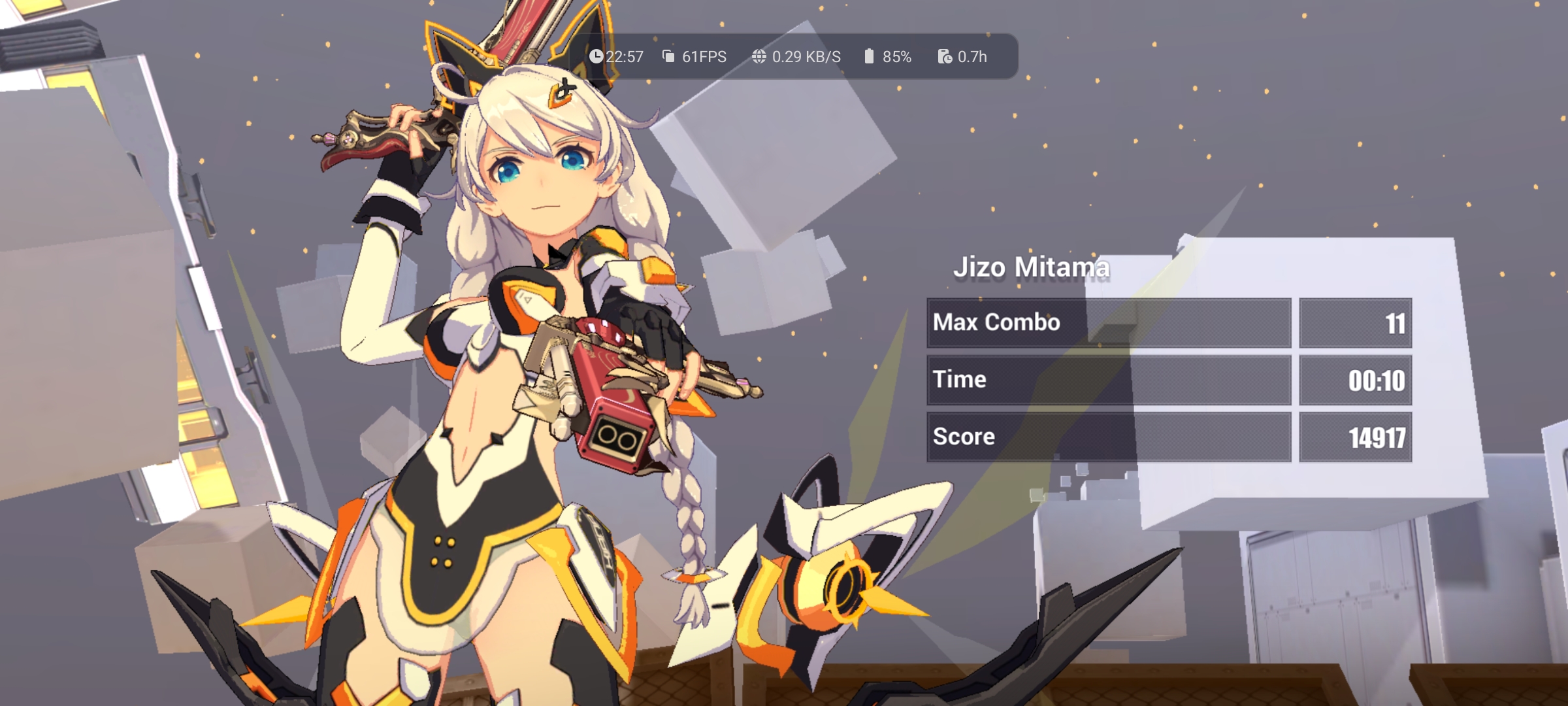The height and width of the screenshot is (706, 1568).
Task: Click the 61FPS performance reading
Action: pyautogui.click(x=704, y=57)
